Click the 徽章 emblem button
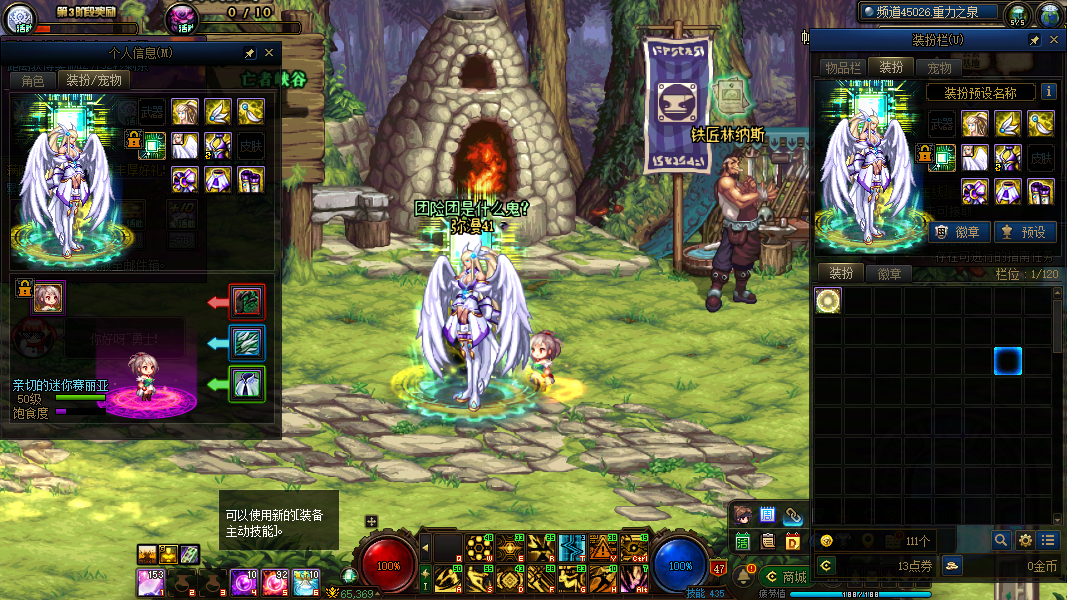 (x=960, y=232)
